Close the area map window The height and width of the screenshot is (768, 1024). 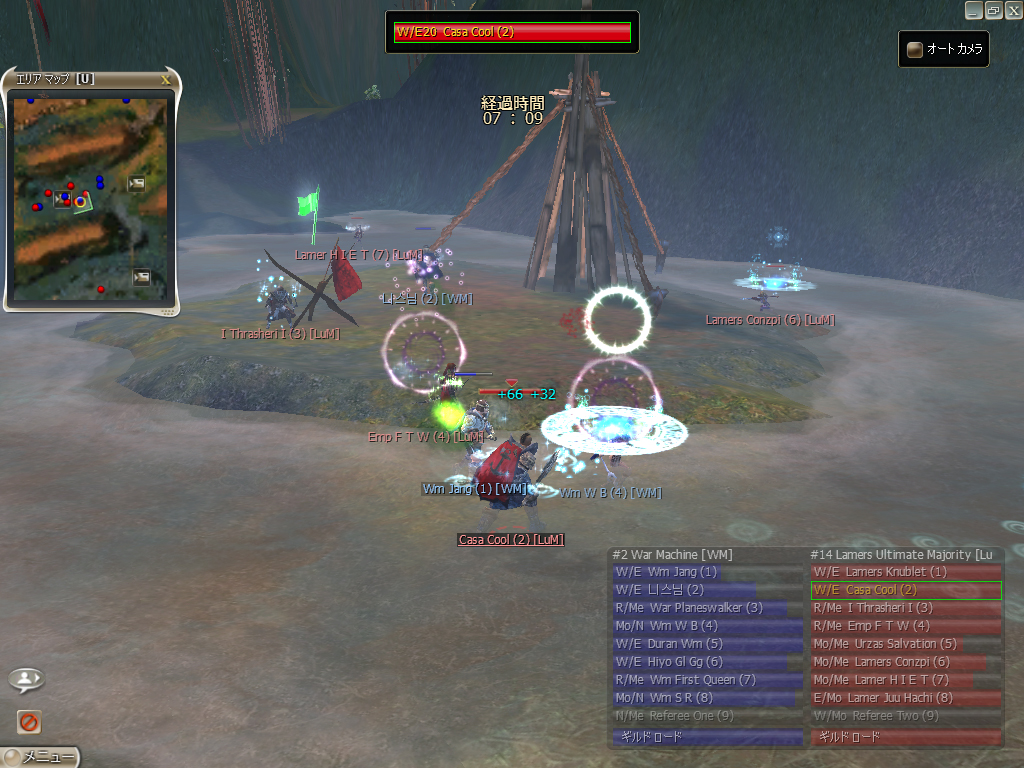(x=165, y=79)
